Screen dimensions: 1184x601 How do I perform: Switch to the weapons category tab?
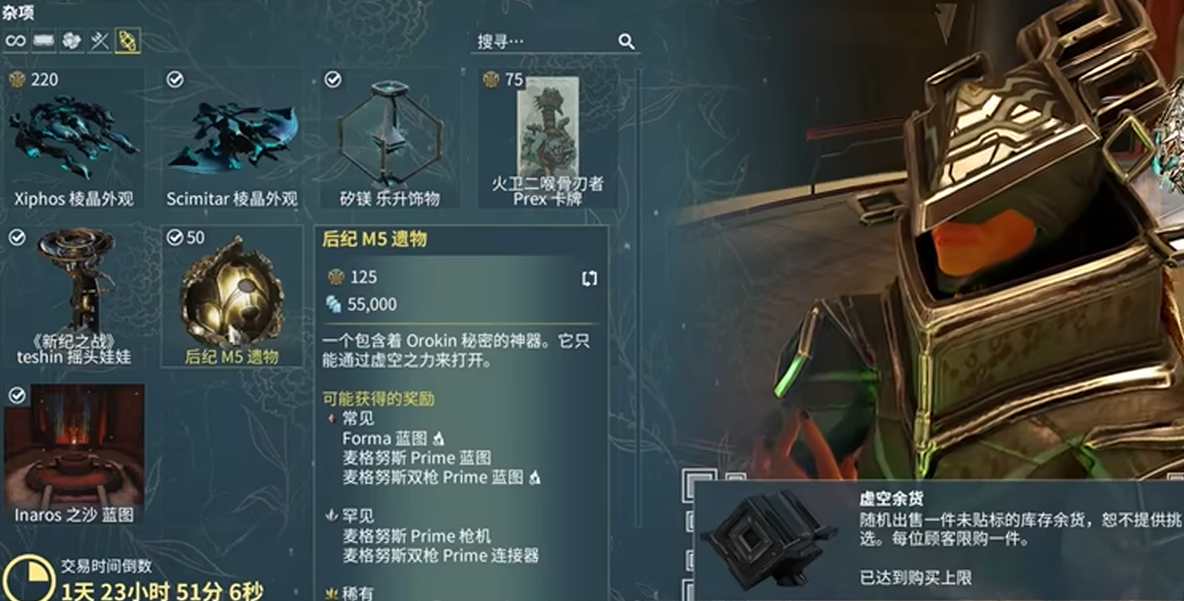43,41
